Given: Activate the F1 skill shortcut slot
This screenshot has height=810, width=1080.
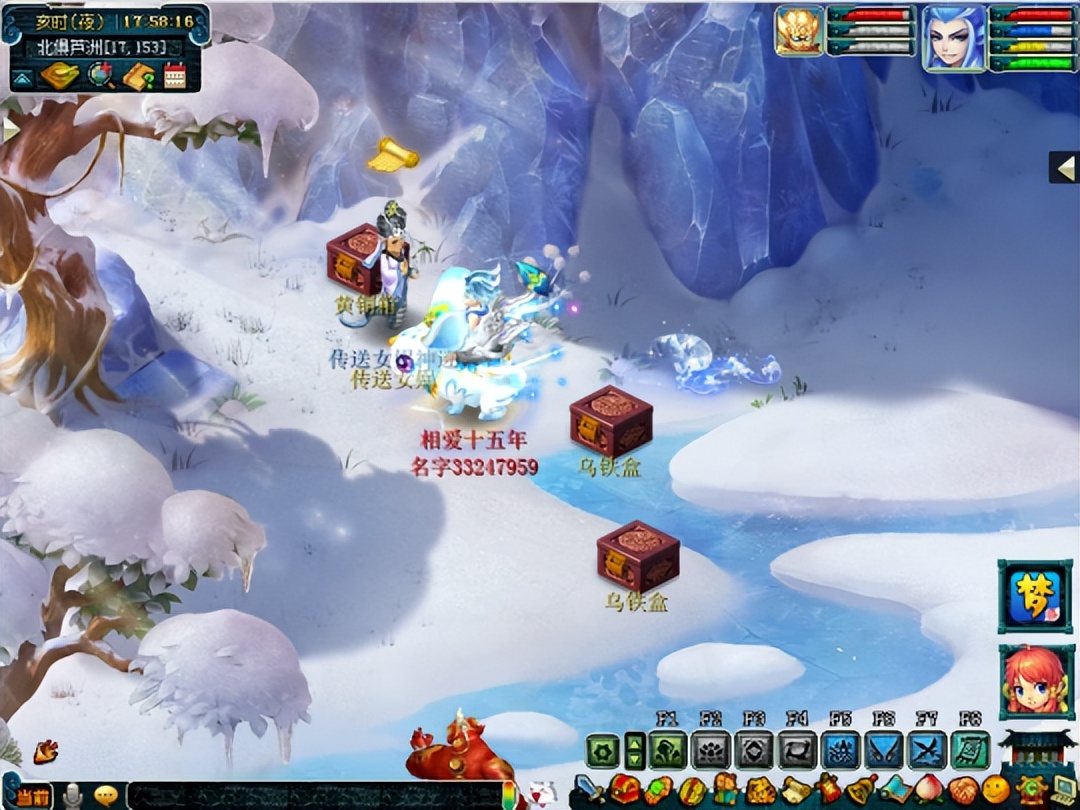Looking at the screenshot, I should coord(667,749).
